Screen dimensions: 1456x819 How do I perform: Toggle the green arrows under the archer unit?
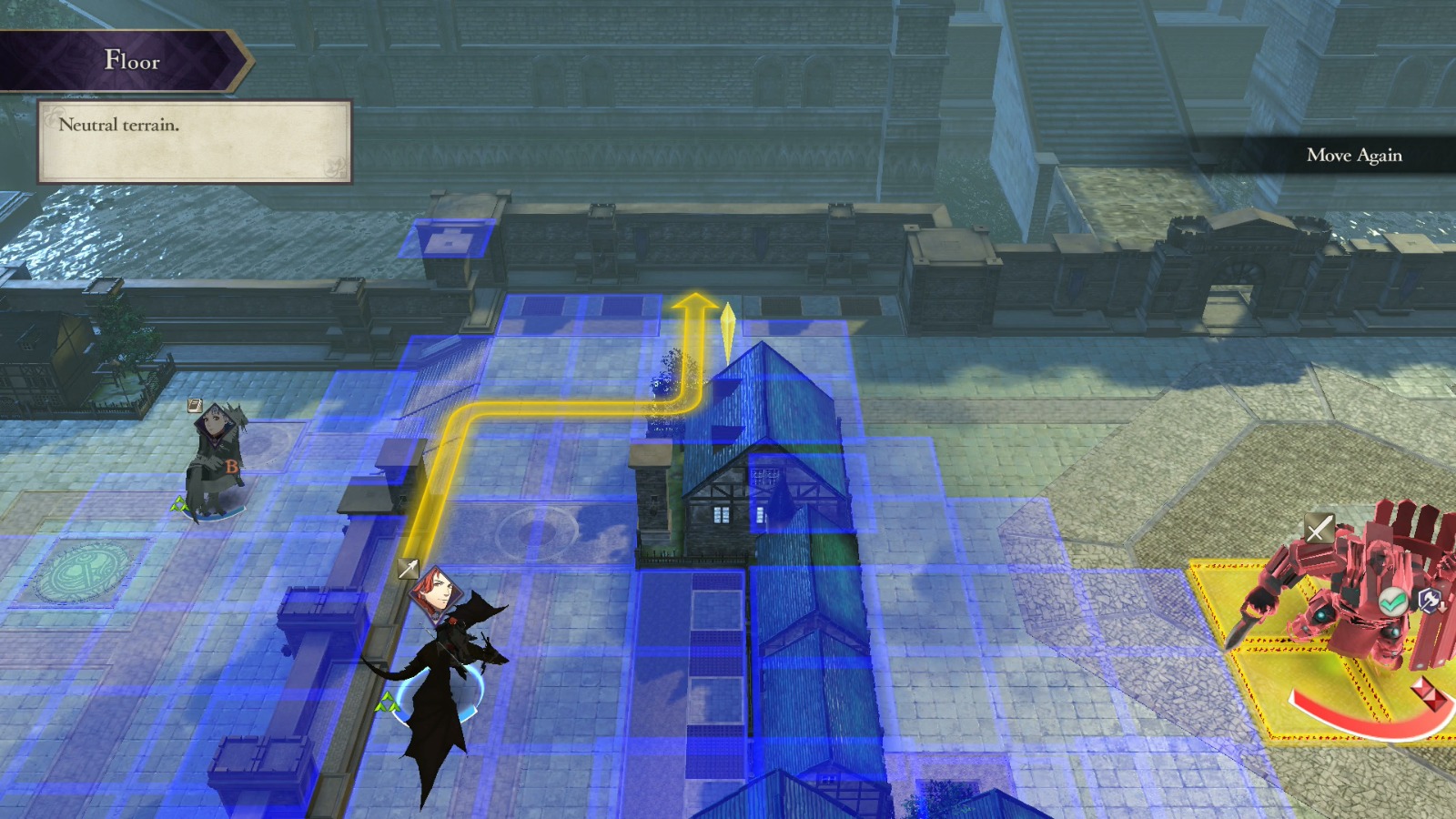389,703
